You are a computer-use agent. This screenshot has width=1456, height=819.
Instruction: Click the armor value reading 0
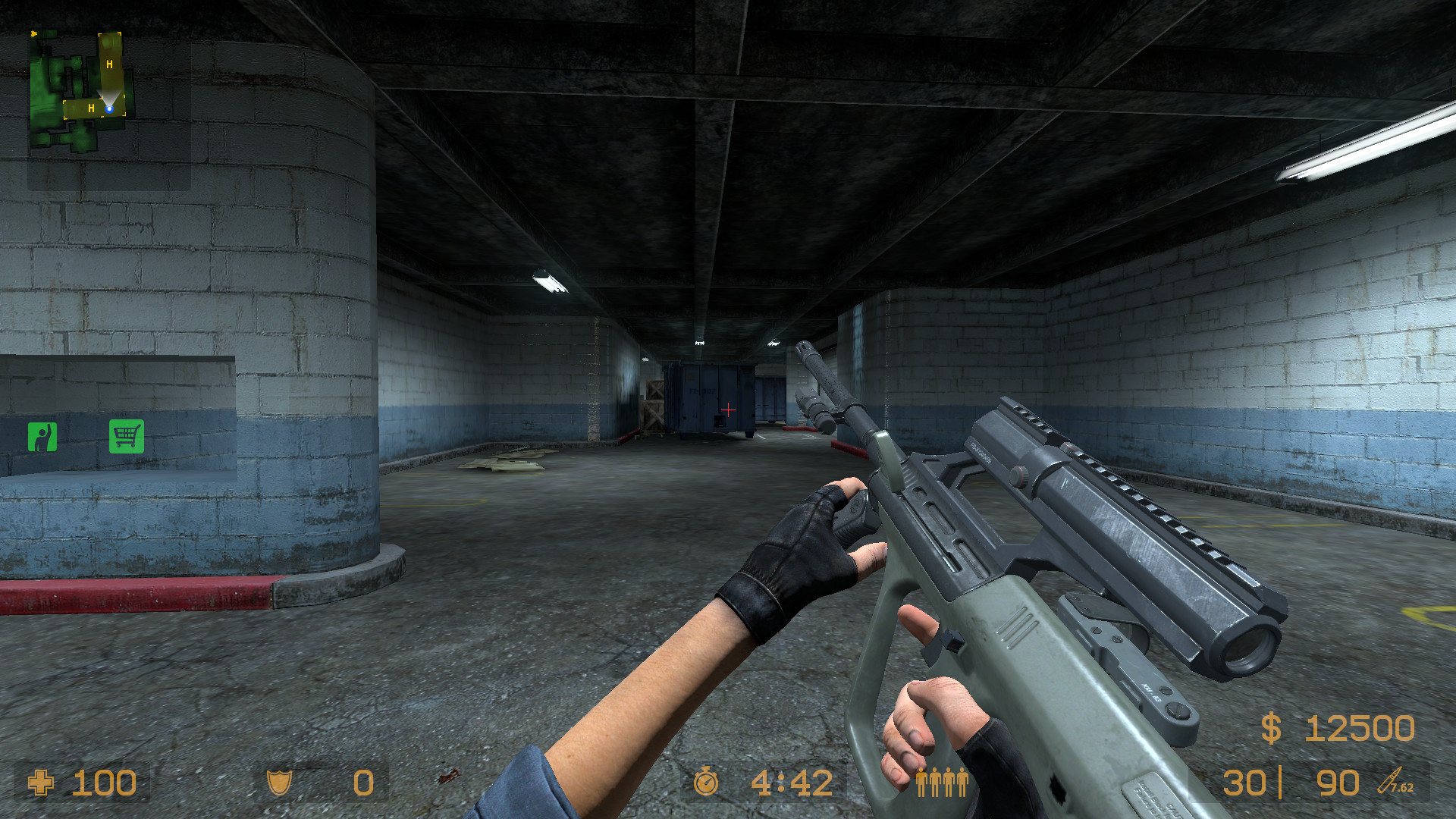(362, 783)
